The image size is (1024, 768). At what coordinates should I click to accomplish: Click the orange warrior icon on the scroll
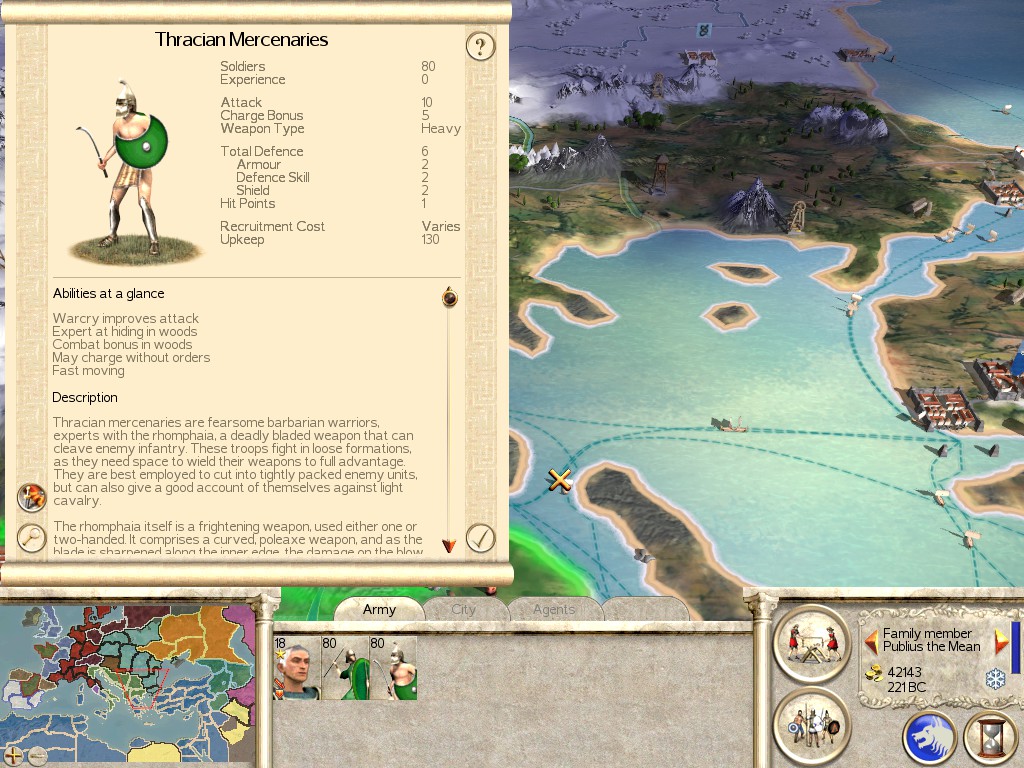click(32, 497)
